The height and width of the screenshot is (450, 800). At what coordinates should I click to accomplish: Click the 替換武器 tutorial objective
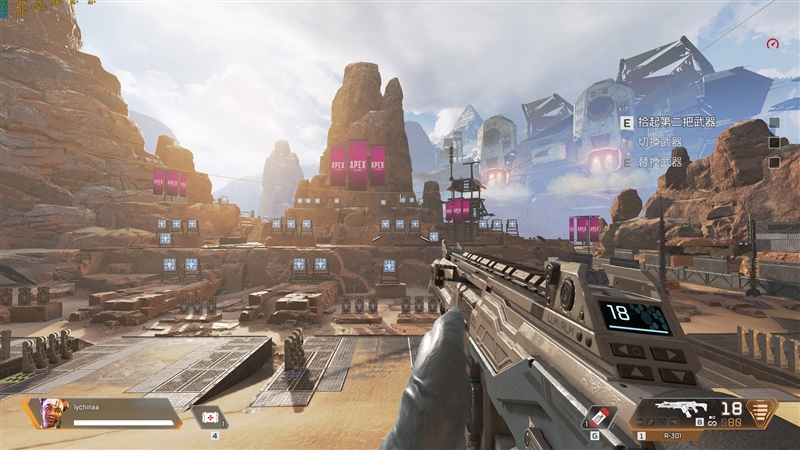pyautogui.click(x=659, y=161)
